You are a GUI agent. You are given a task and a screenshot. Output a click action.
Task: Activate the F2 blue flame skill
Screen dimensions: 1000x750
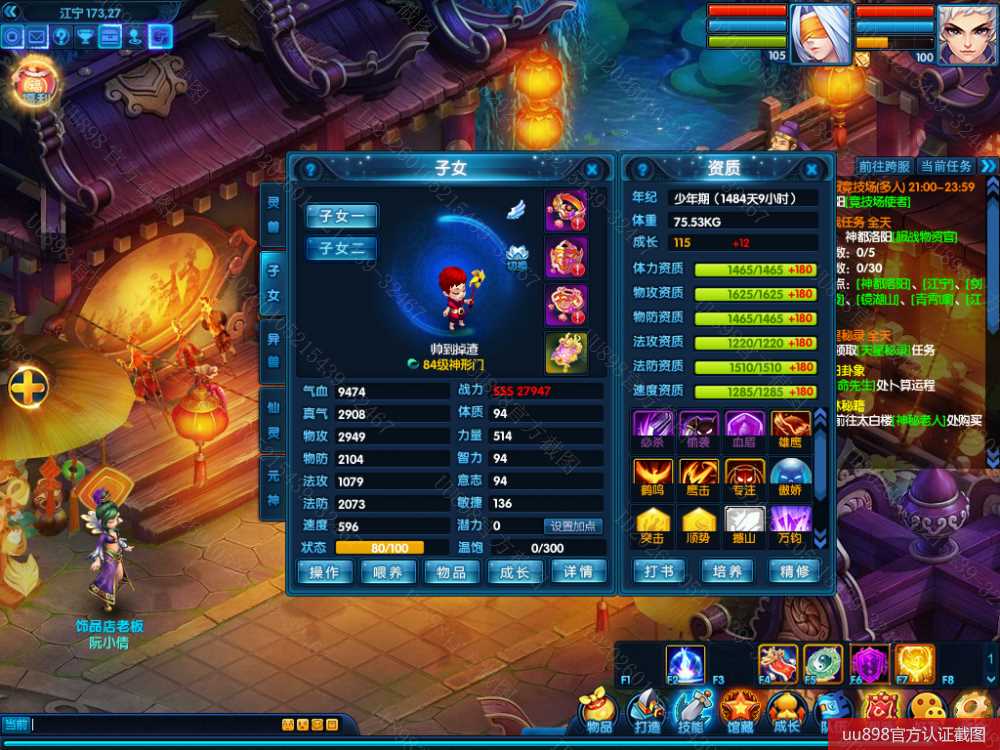pos(685,664)
